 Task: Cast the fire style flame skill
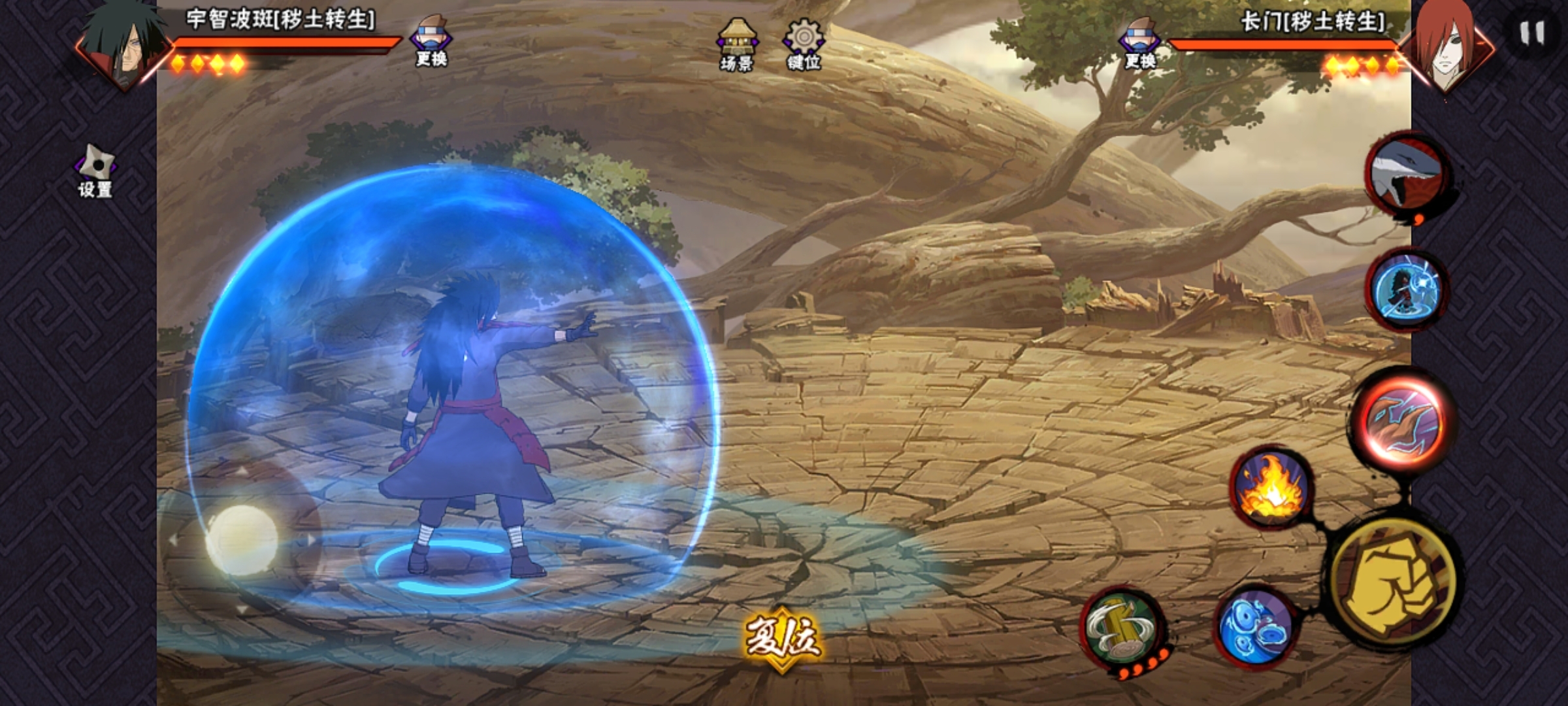pos(1271,488)
